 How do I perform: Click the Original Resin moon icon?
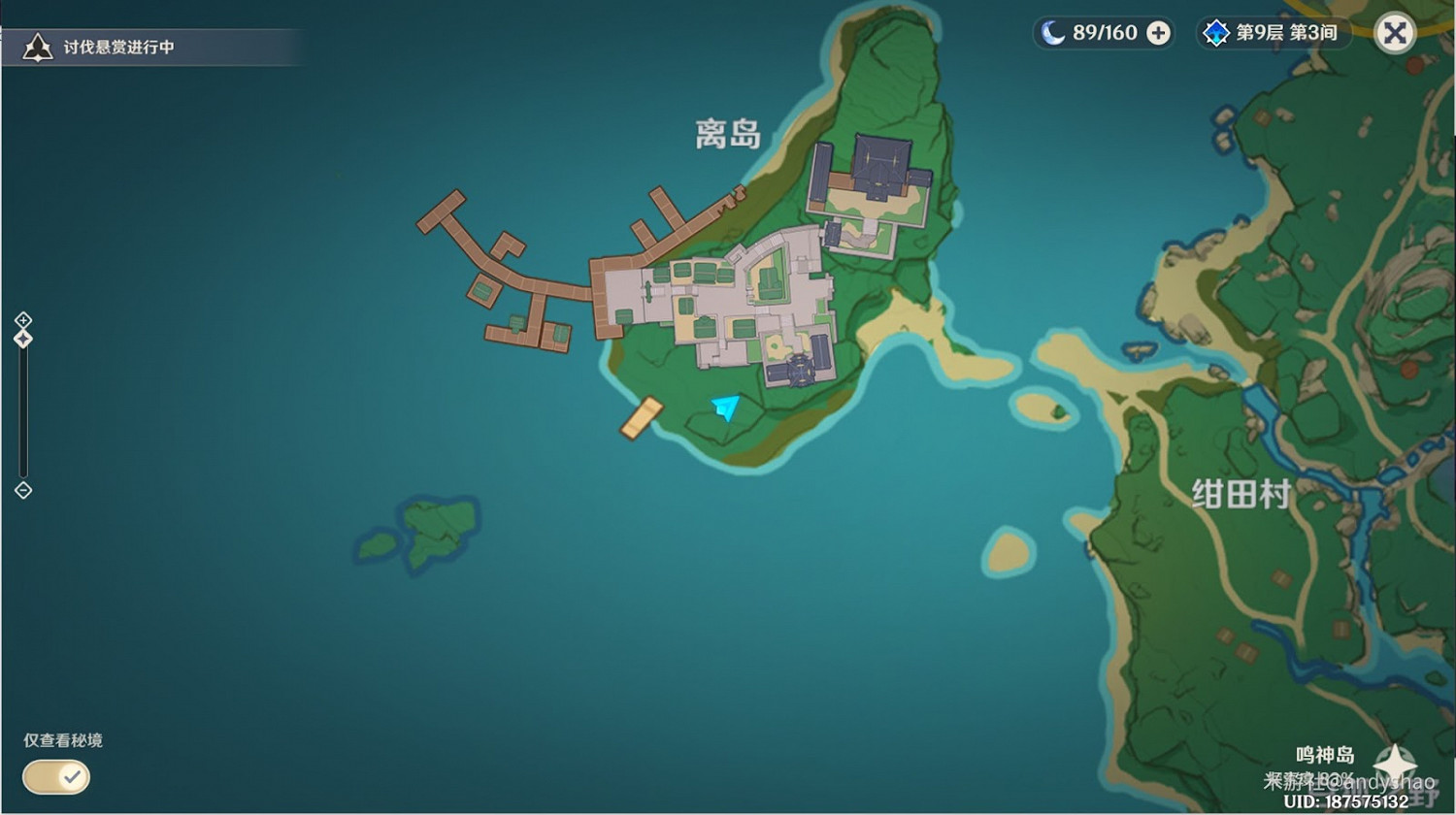point(1054,32)
